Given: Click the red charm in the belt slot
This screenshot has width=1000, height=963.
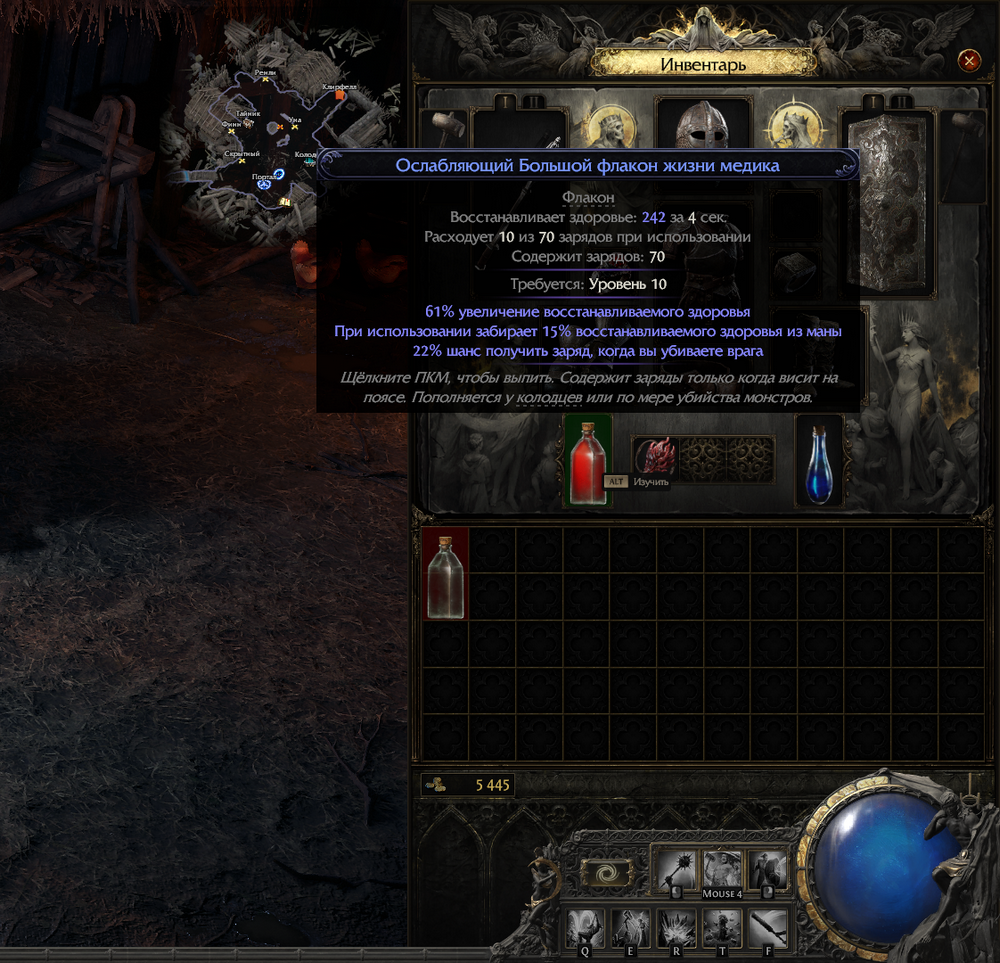Looking at the screenshot, I should 657,457.
